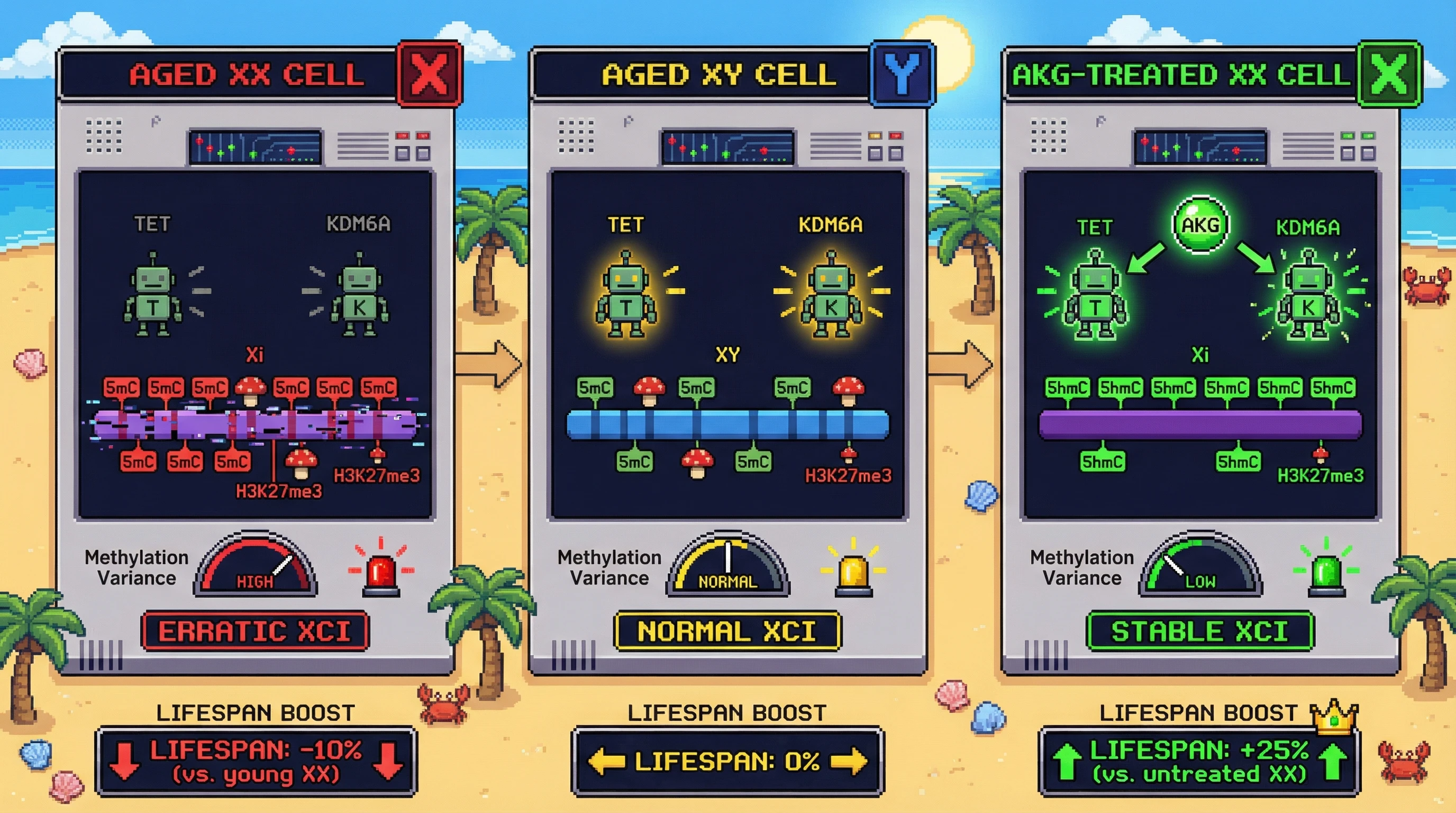
Task: Toggle the yellow alarm light
Action: 853,572
